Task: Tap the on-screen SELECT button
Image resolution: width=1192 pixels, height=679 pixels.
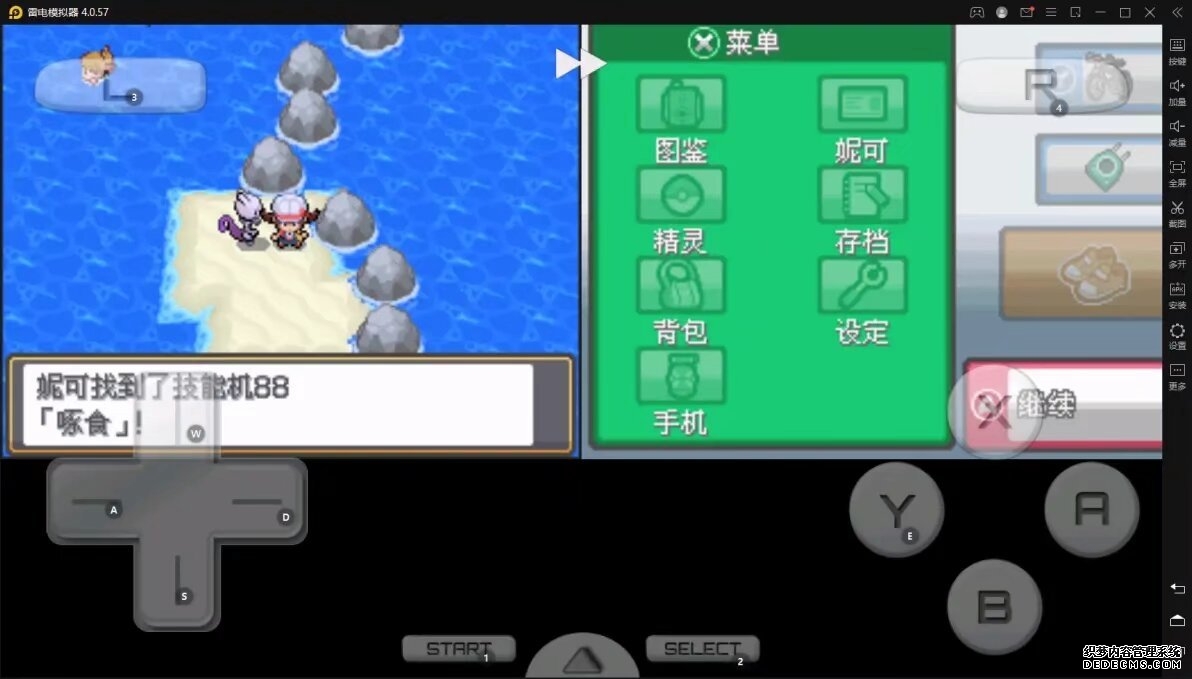Action: 702,649
